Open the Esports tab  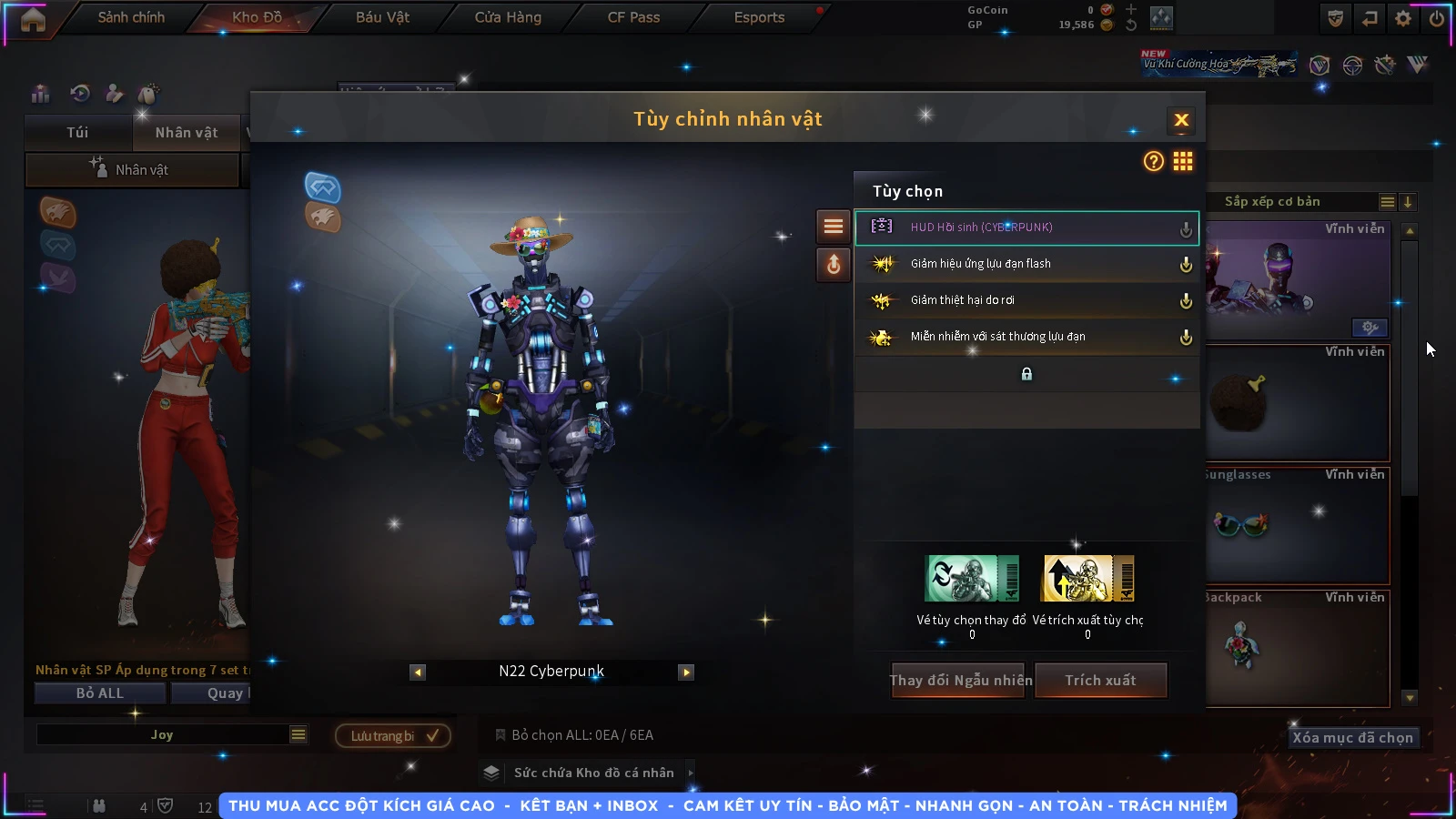point(759,17)
